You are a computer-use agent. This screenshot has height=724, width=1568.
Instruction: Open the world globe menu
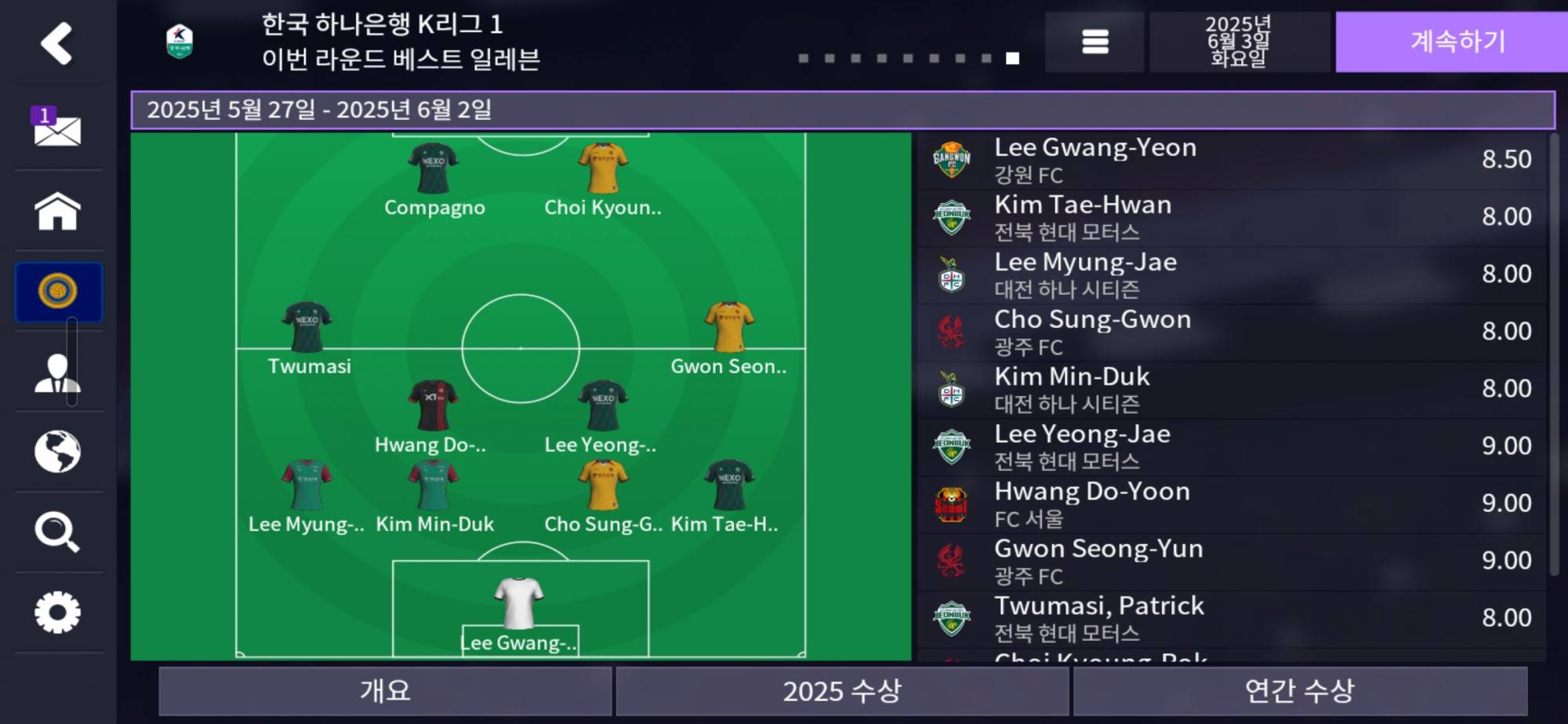click(57, 452)
